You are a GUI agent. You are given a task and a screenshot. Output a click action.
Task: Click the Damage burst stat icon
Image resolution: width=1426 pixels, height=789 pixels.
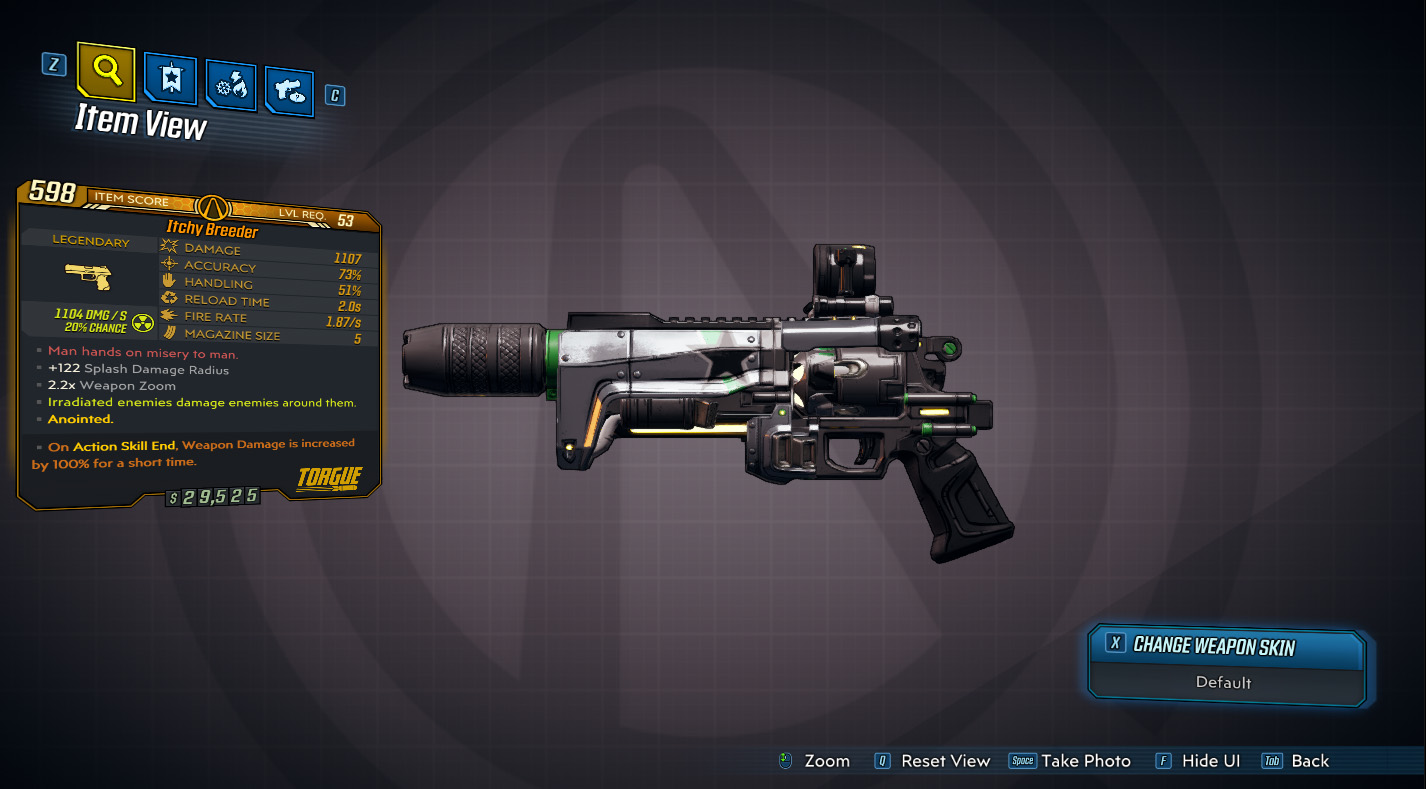click(x=167, y=249)
